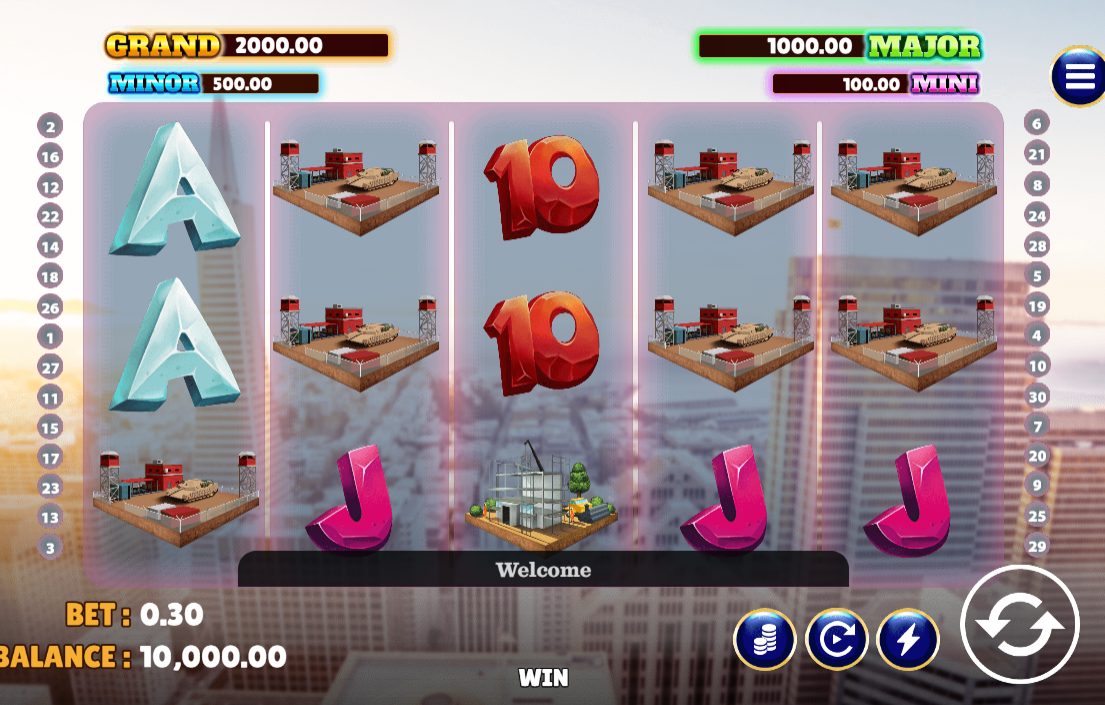The width and height of the screenshot is (1105, 705).
Task: Spin the reels with the large spin button
Action: tap(1020, 625)
